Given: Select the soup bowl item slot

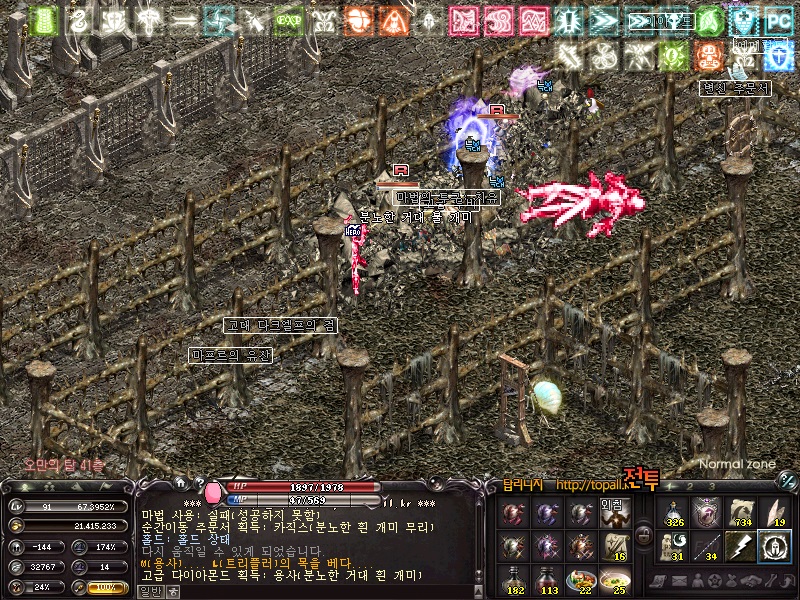Looking at the screenshot, I should tap(613, 580).
